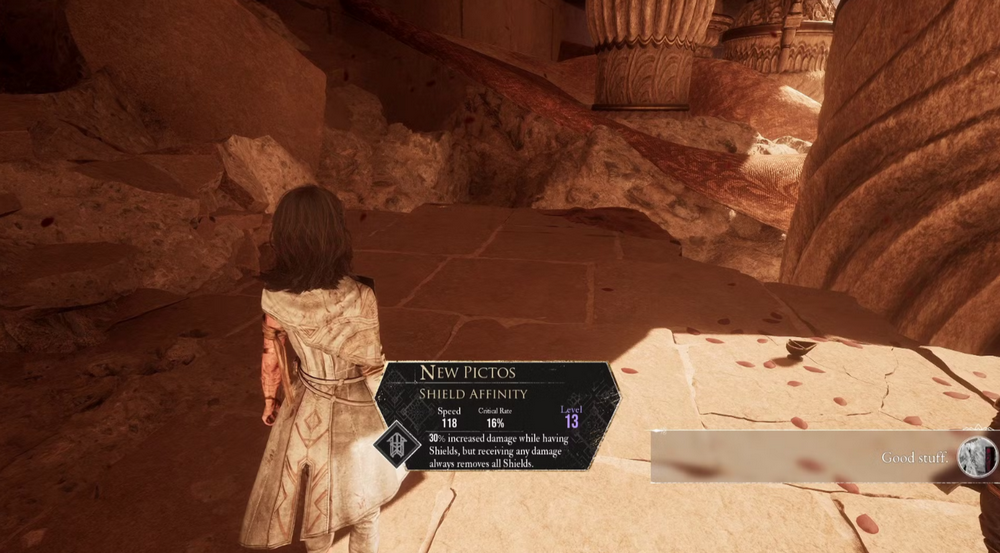Click the Shield Affinity pictos notification panel
This screenshot has height=553, width=1000.
pos(497,413)
